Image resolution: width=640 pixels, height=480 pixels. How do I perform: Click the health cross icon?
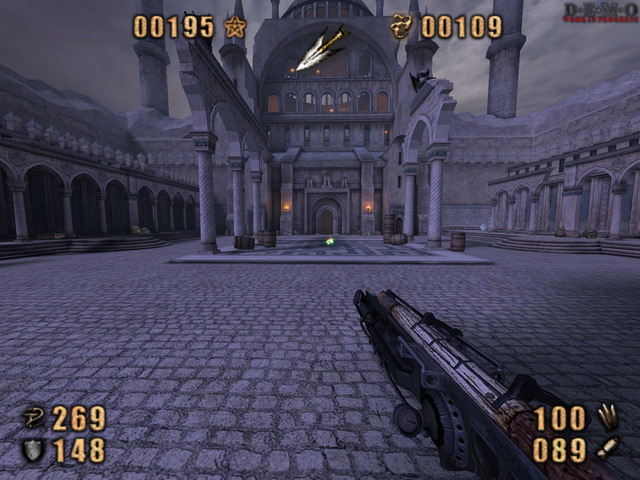point(33,418)
